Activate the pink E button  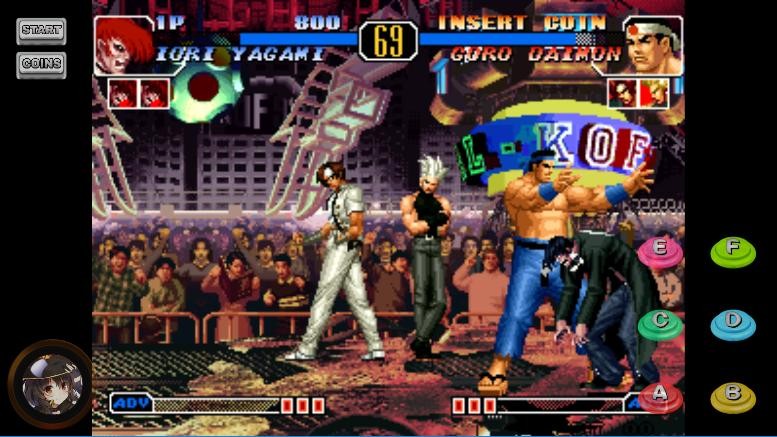(660, 250)
